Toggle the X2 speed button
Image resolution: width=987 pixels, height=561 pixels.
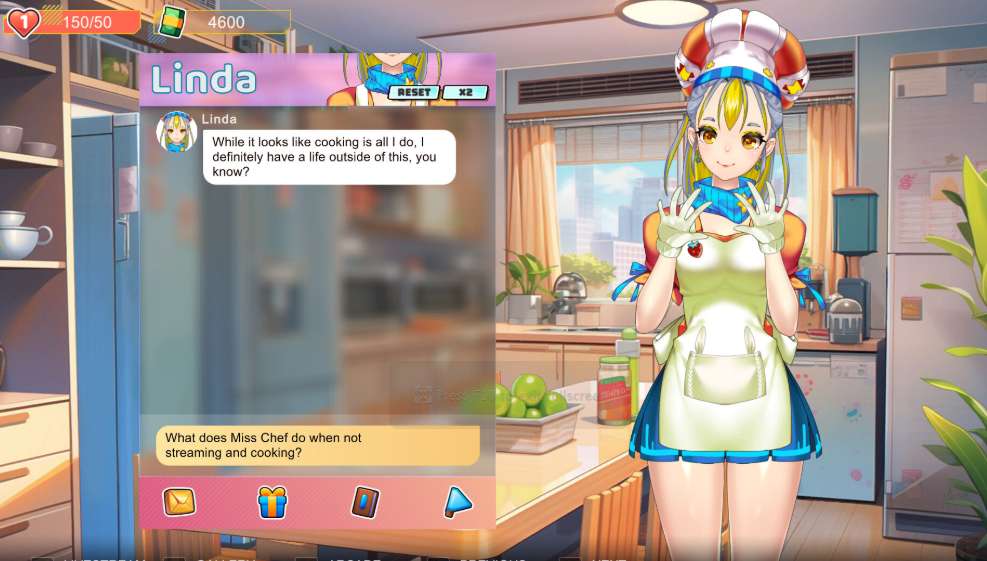465,93
